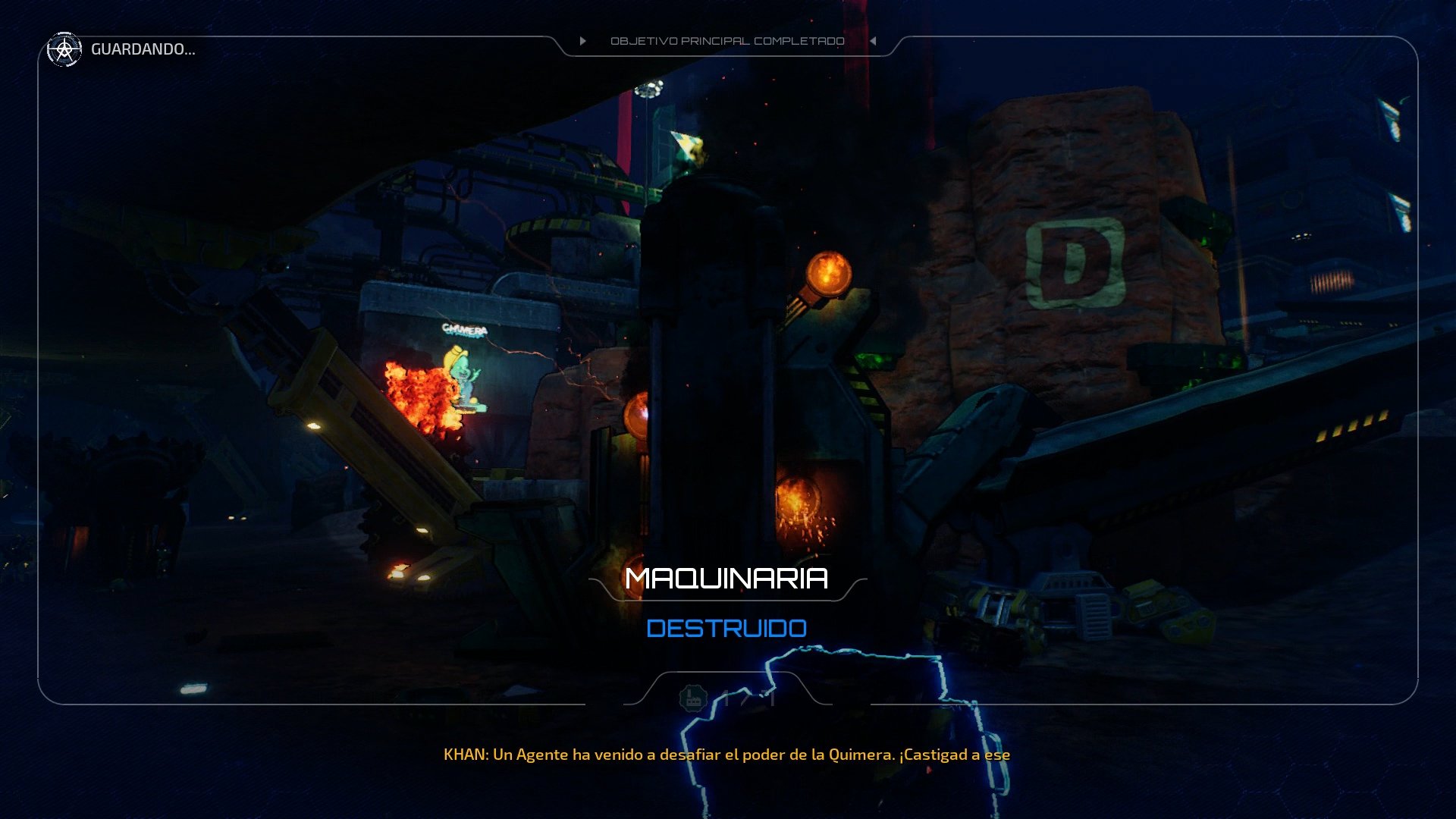Select the MAQUINARIA title bar
This screenshot has width=1456, height=819.
[726, 580]
